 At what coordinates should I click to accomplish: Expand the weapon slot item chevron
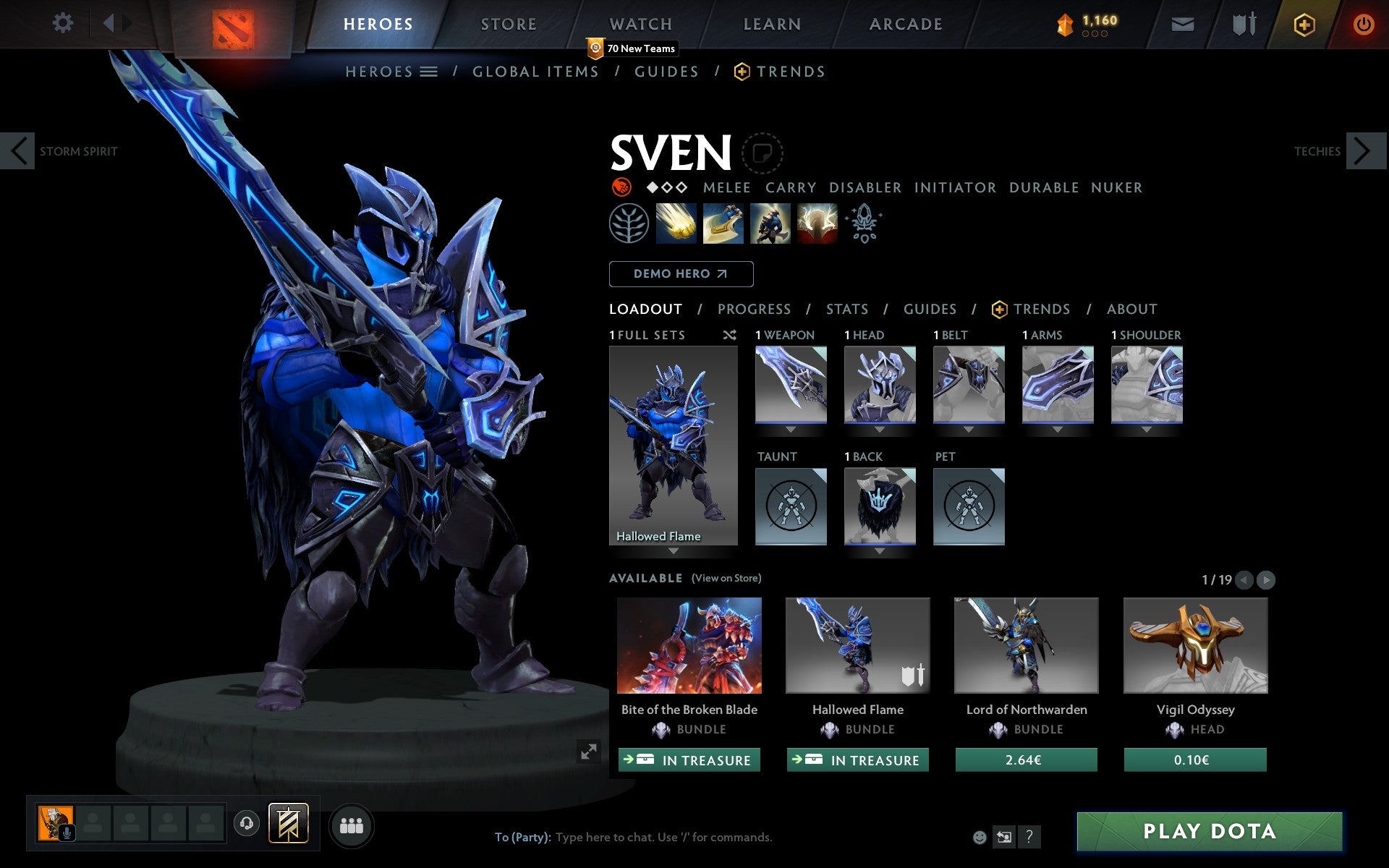791,428
